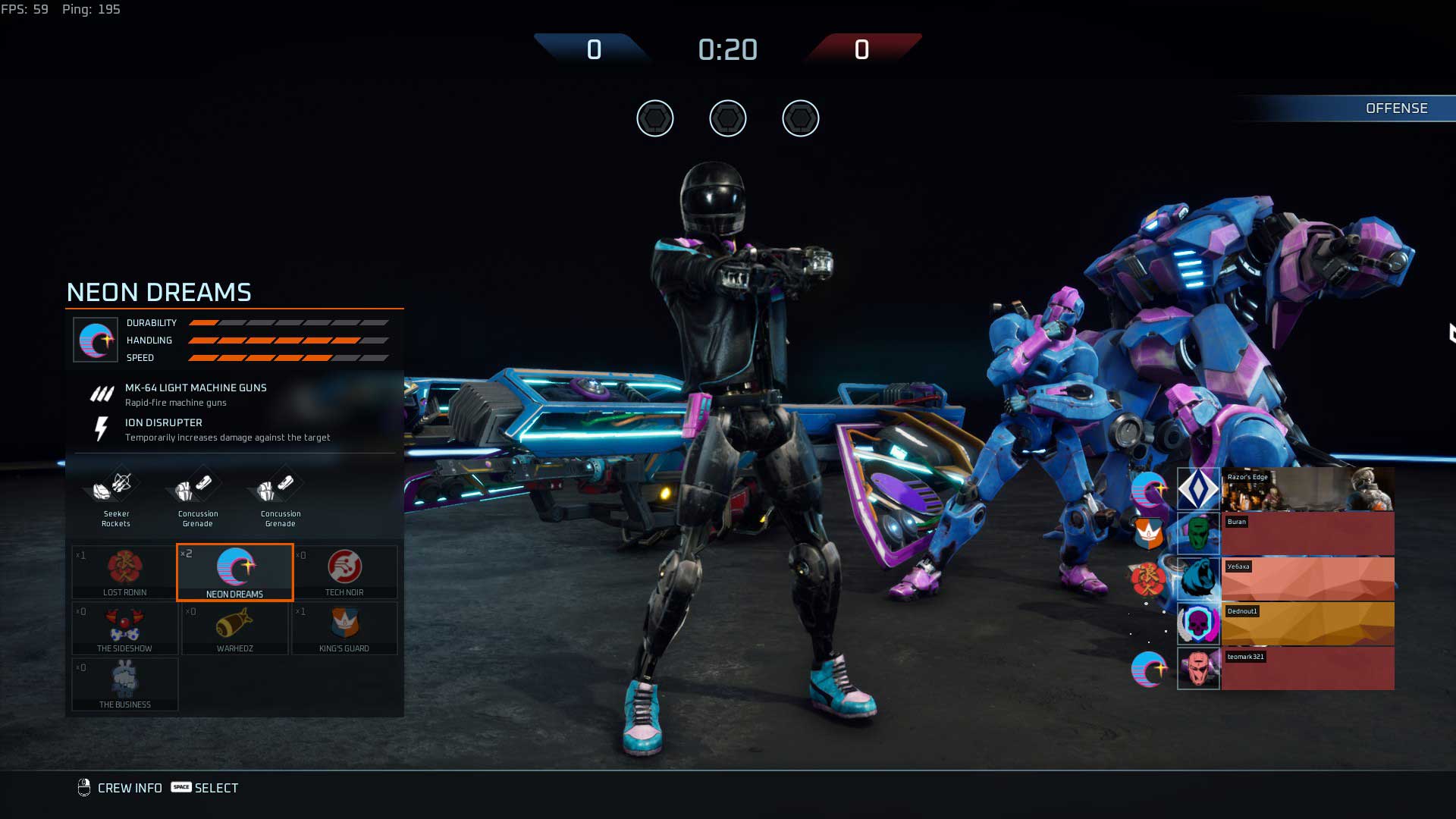Select the King's Guard crew tile
The height and width of the screenshot is (819, 1456).
(345, 628)
